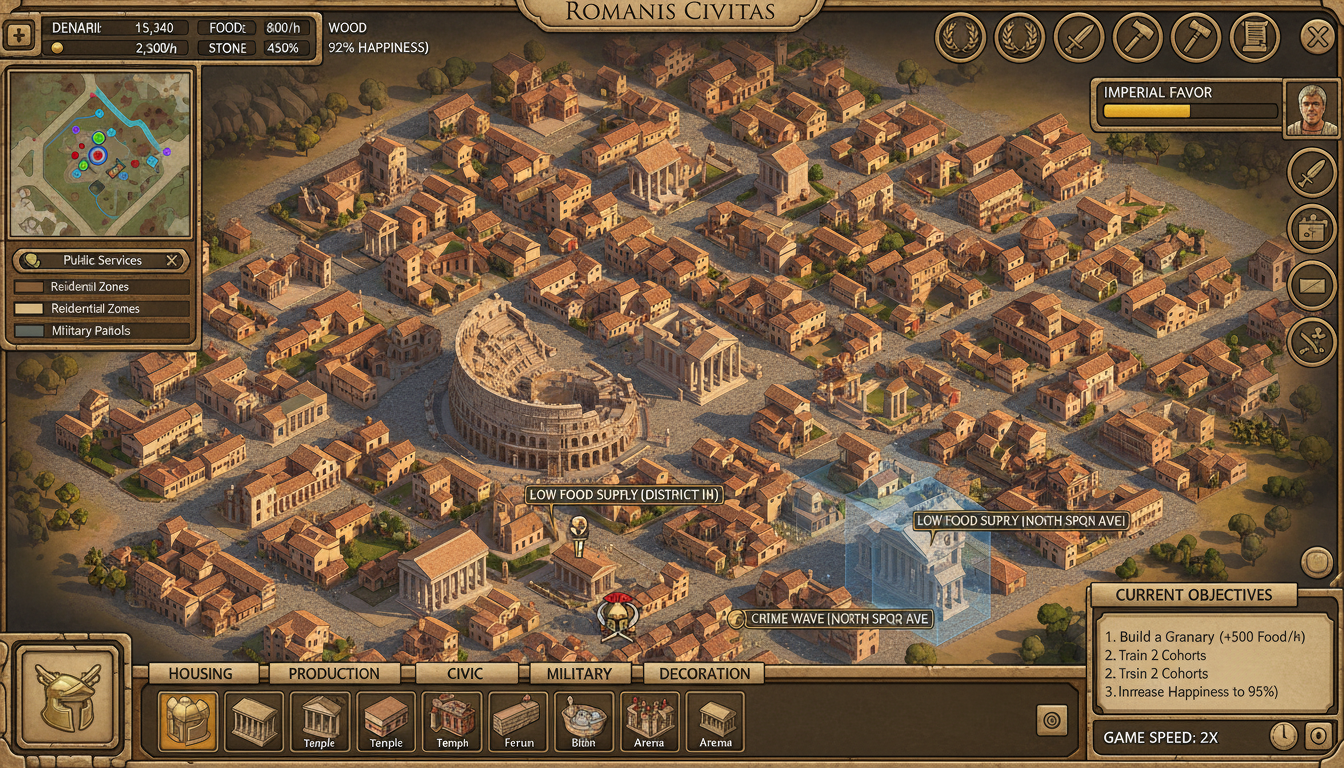The image size is (1344, 768).
Task: Pick the Bath building for construction
Action: [583, 722]
